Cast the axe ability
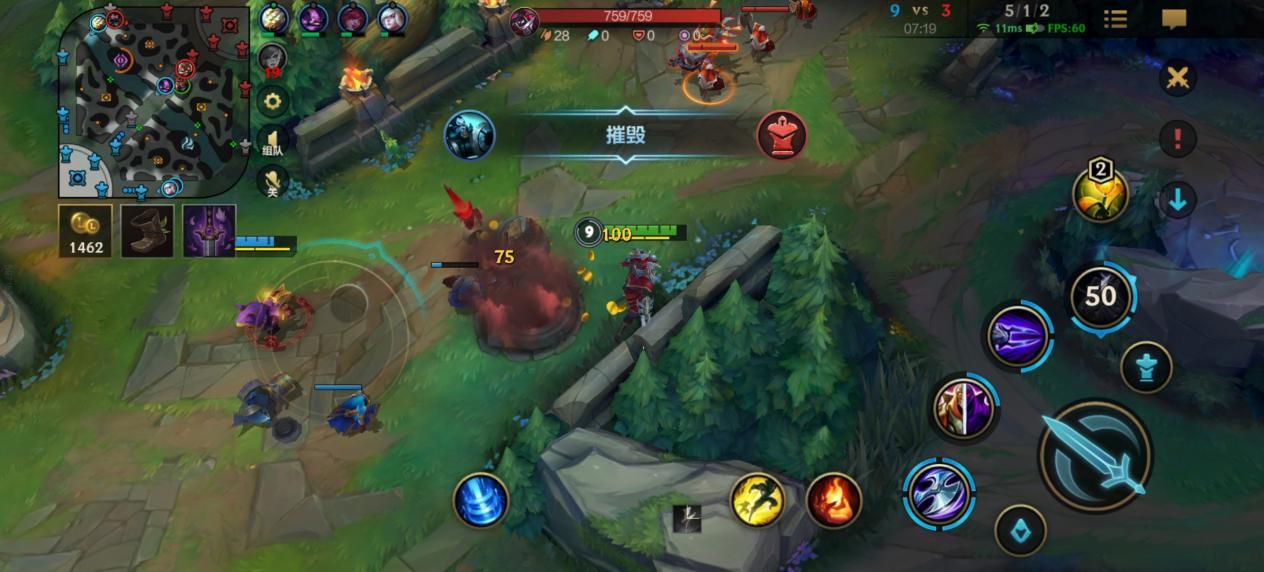1264x572 pixels. tap(939, 494)
